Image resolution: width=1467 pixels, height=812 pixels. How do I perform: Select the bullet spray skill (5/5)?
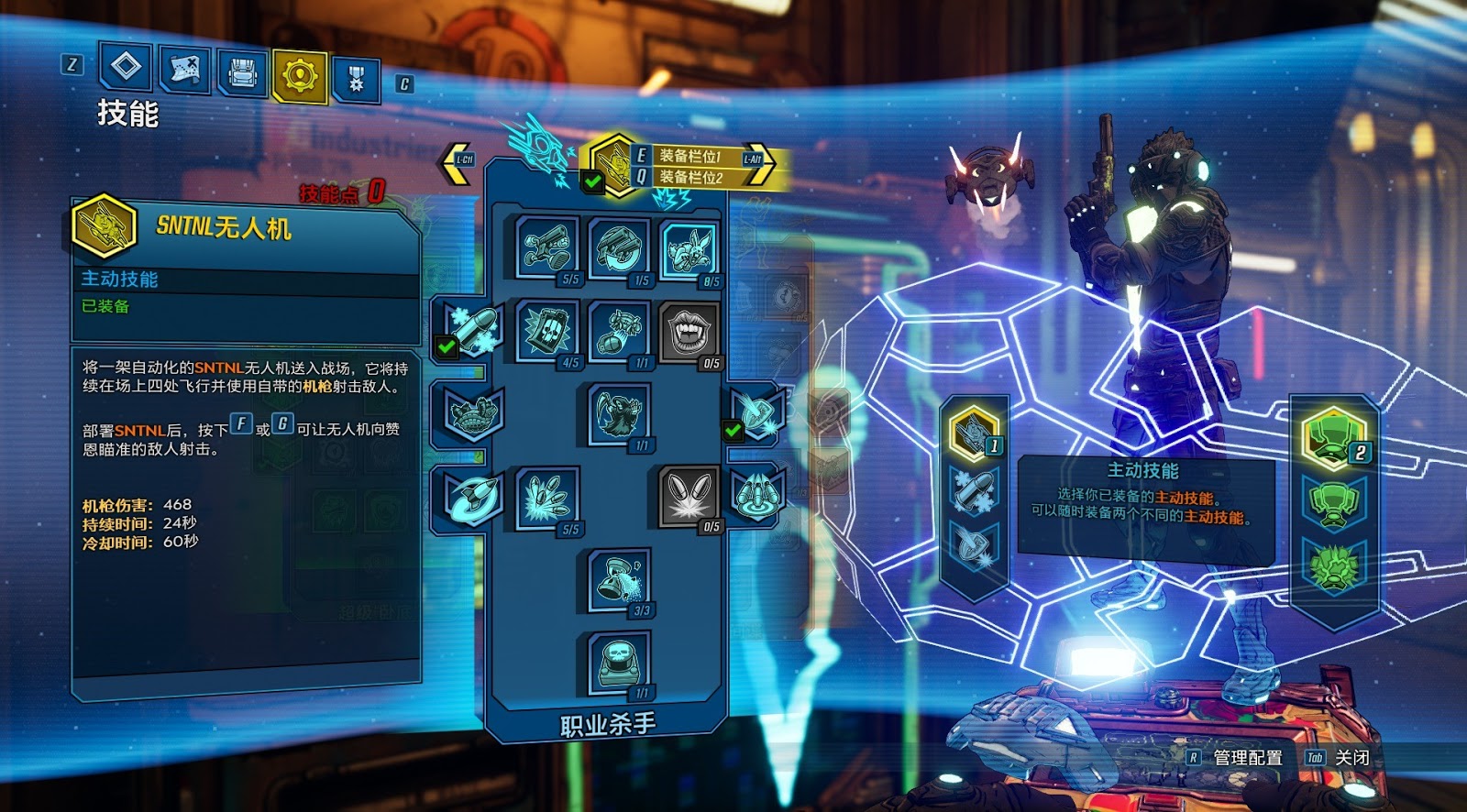547,497
